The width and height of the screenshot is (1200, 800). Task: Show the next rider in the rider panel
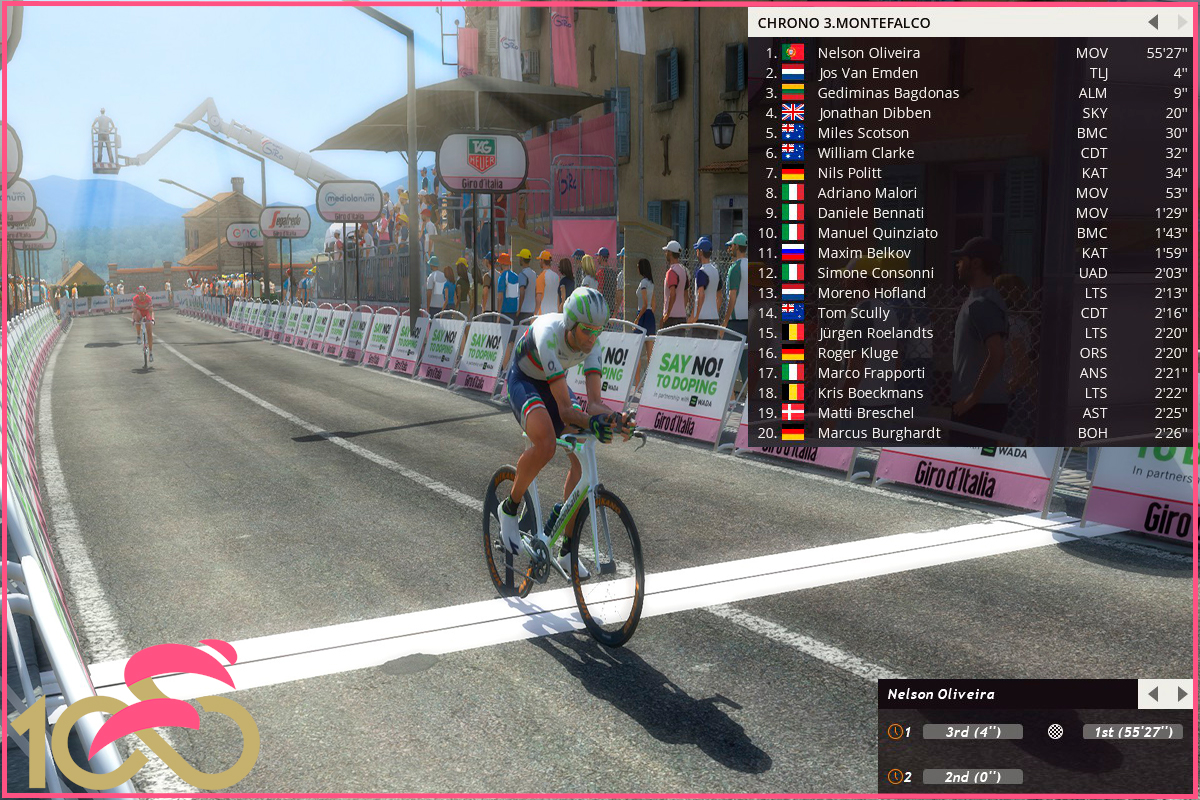click(x=1182, y=694)
